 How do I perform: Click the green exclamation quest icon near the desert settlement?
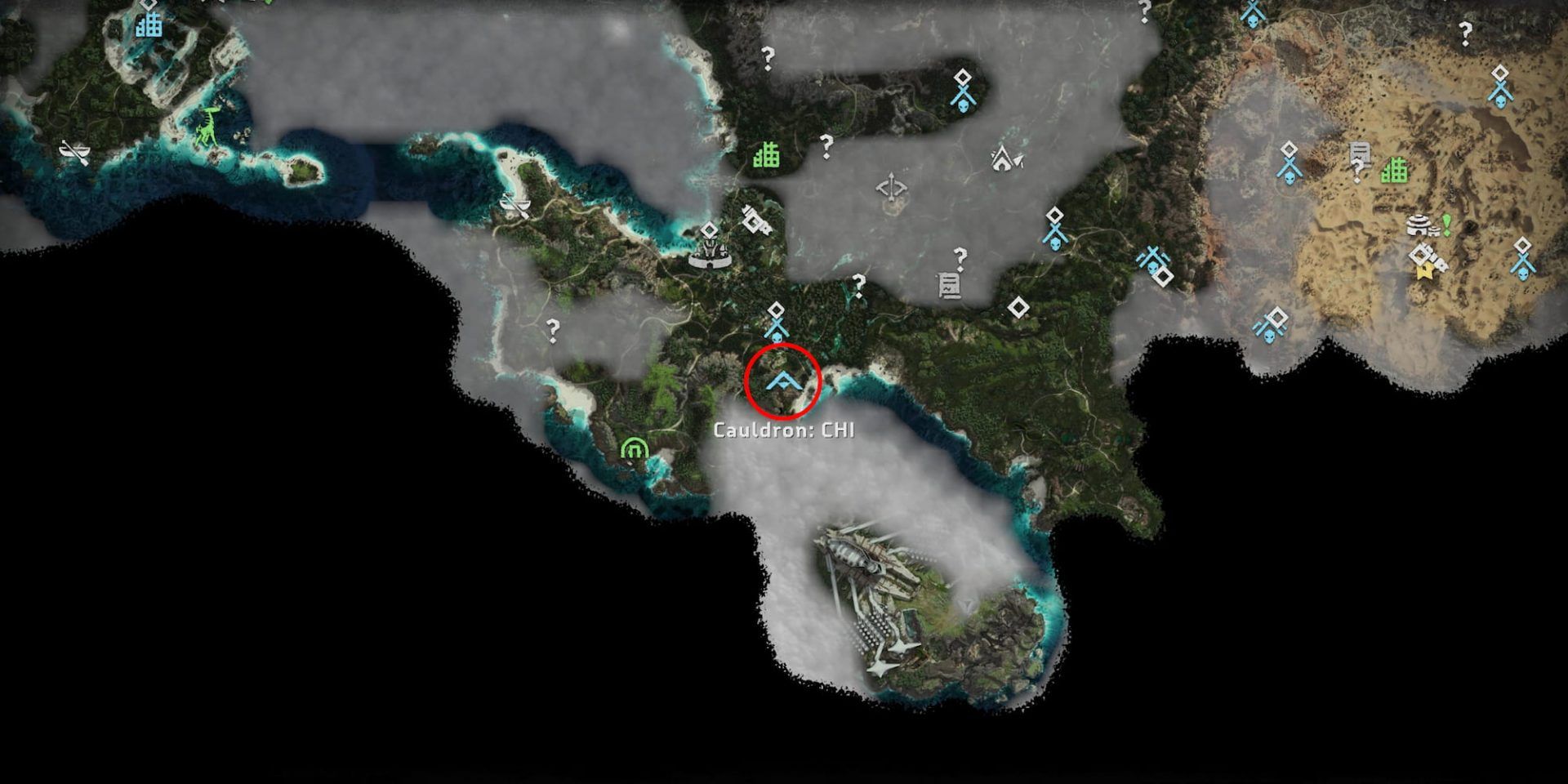coord(1446,225)
